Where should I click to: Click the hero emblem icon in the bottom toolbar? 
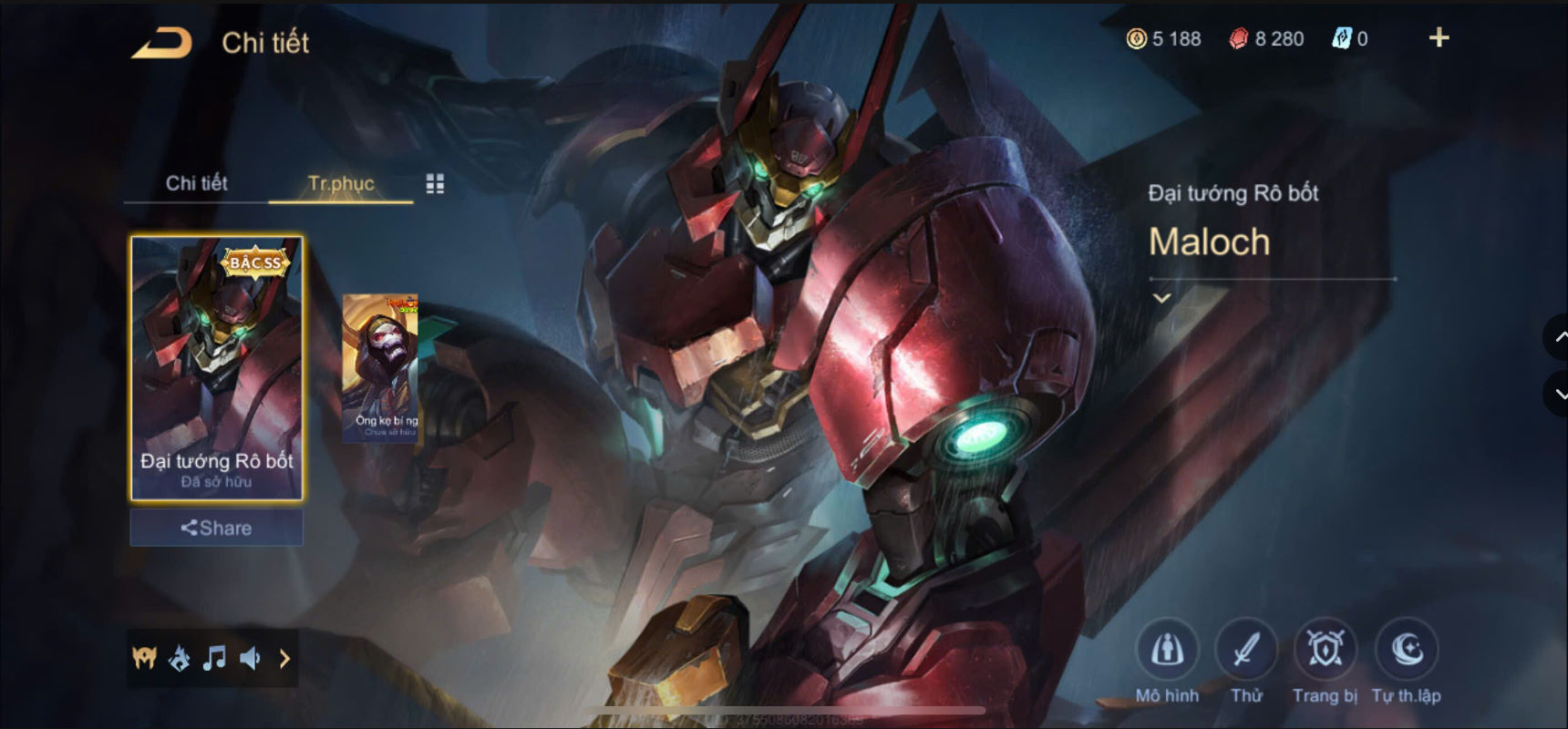pyautogui.click(x=144, y=657)
